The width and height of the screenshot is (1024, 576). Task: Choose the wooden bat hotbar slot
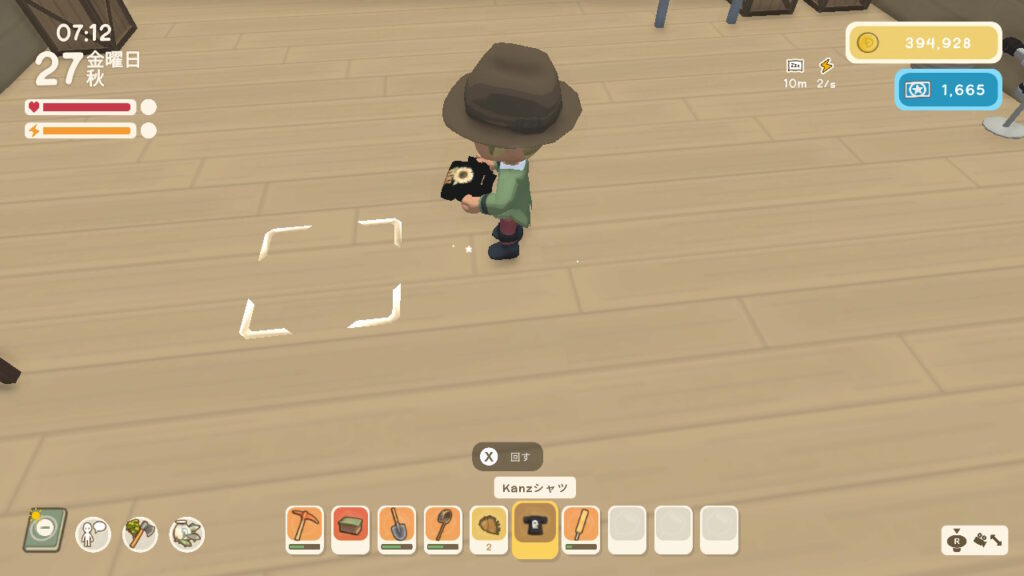coord(581,528)
